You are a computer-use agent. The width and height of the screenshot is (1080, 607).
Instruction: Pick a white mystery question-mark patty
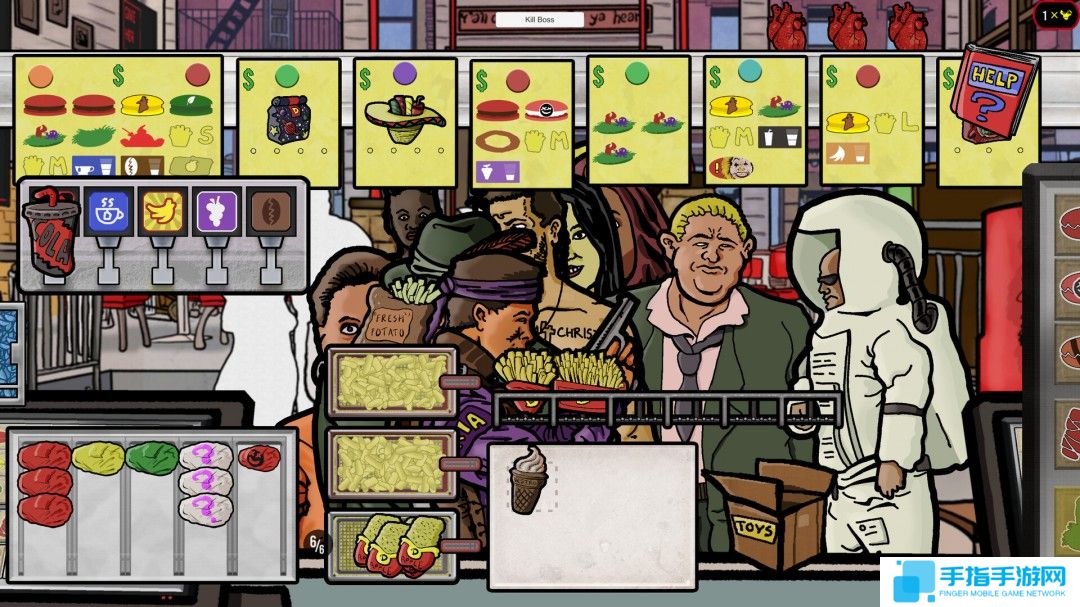click(206, 480)
